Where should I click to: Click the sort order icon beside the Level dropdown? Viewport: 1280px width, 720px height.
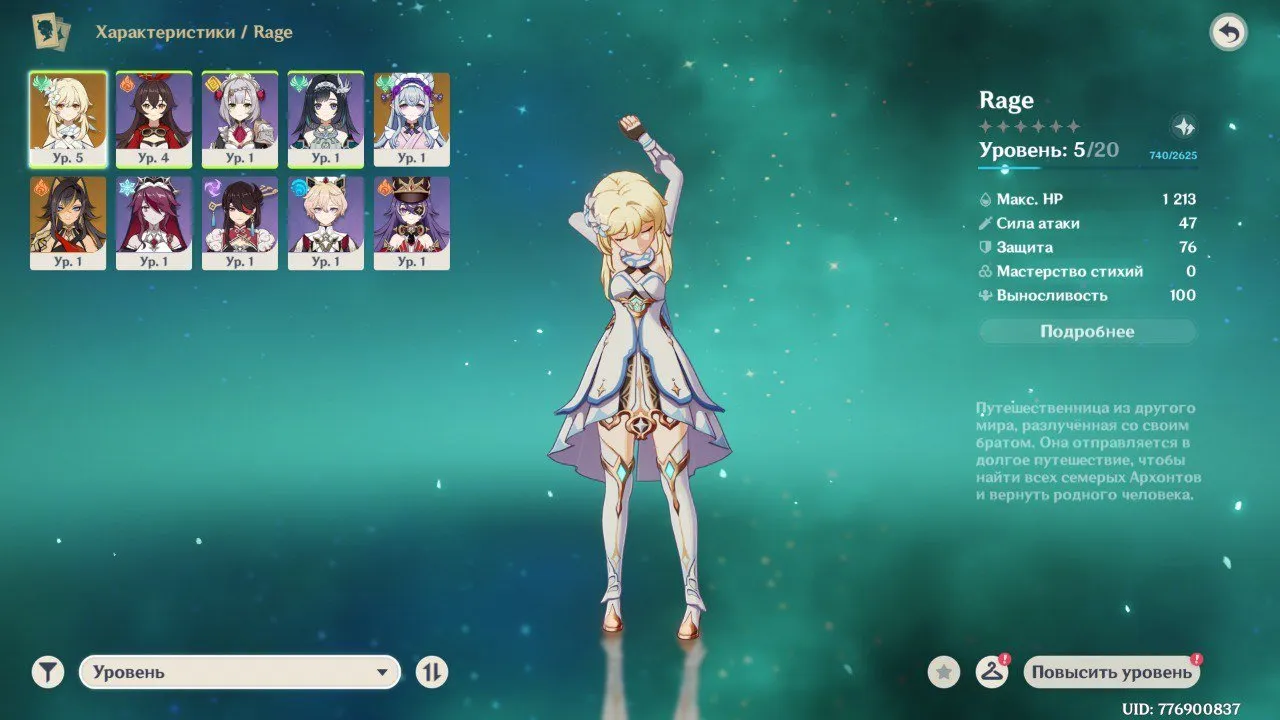tap(430, 672)
